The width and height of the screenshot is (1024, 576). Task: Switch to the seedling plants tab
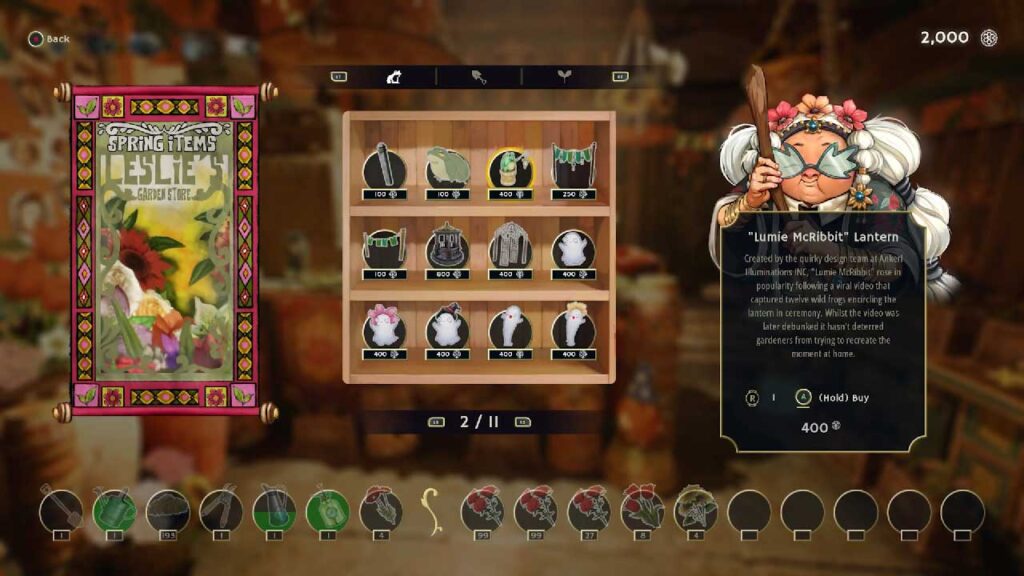tap(564, 76)
